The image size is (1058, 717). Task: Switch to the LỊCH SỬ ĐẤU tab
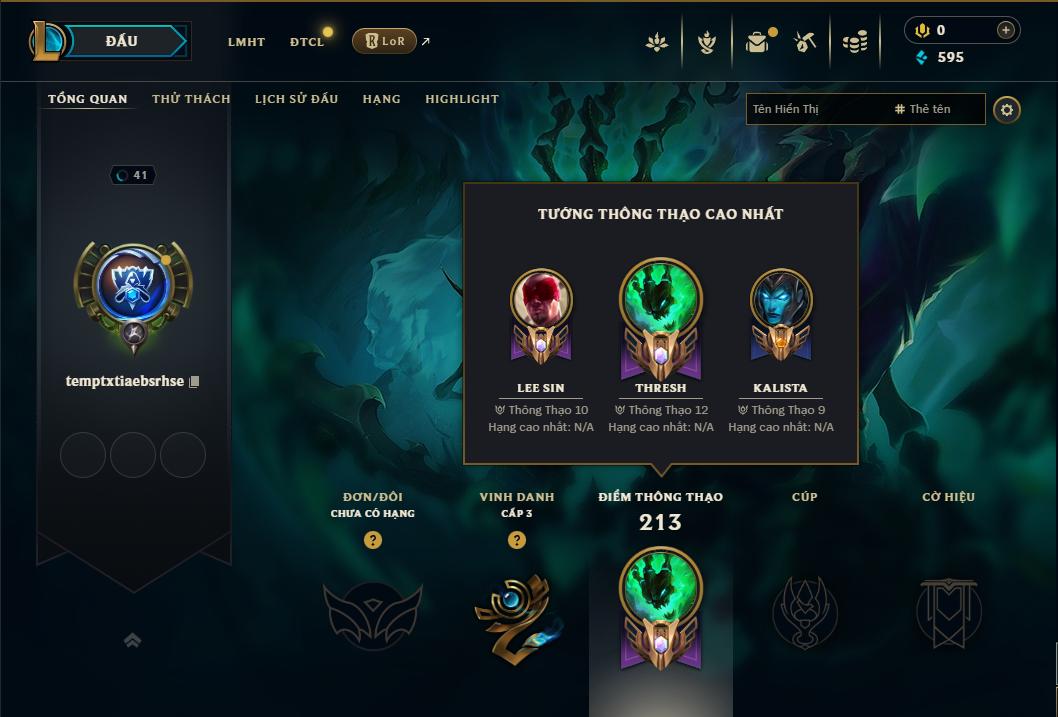(x=296, y=99)
